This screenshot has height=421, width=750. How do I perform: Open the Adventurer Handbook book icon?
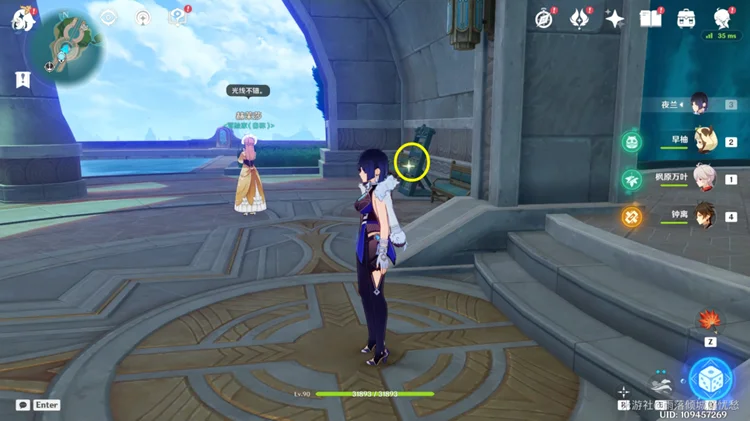point(651,18)
